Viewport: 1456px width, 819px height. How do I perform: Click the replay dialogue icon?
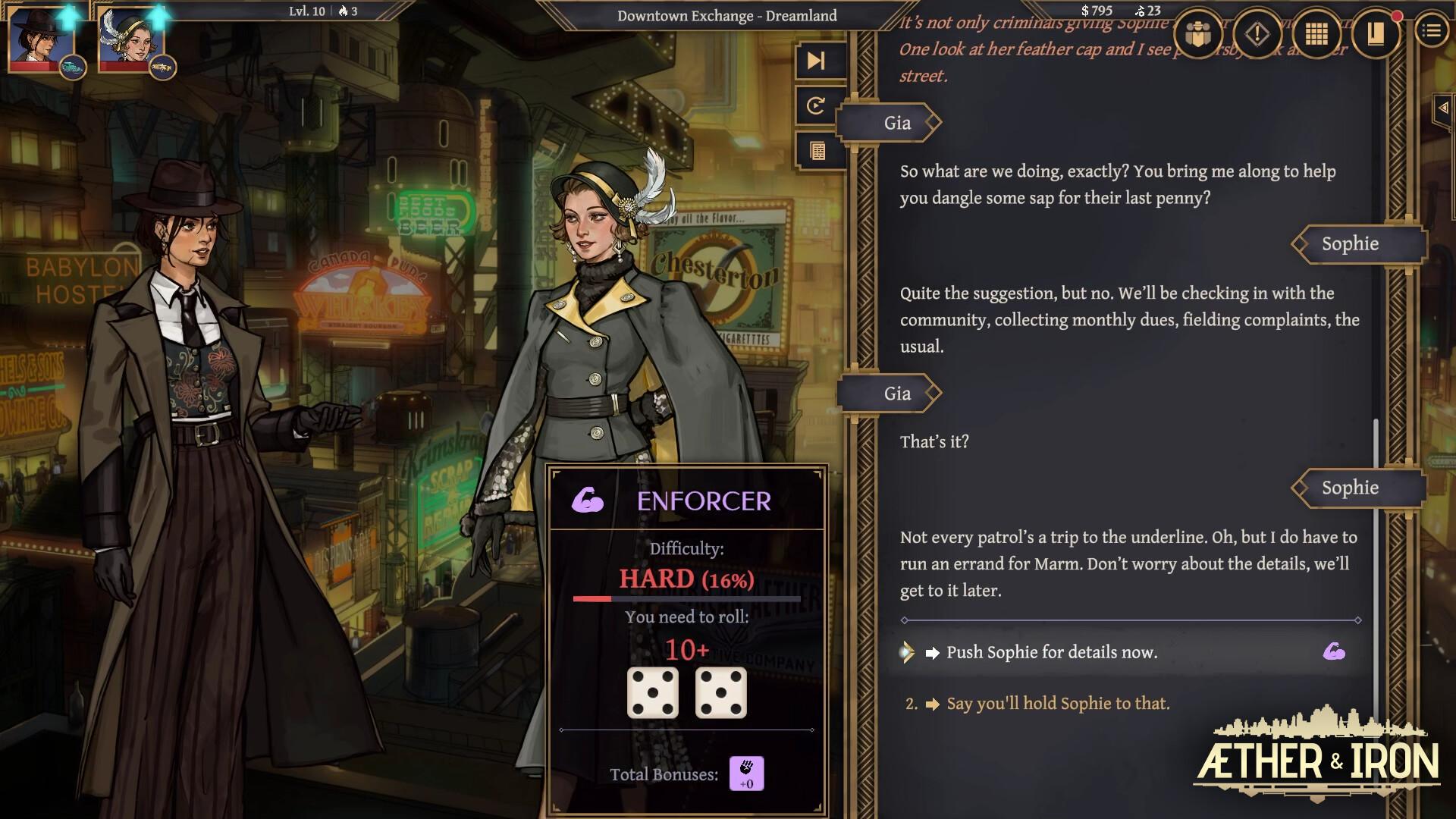coord(817,106)
